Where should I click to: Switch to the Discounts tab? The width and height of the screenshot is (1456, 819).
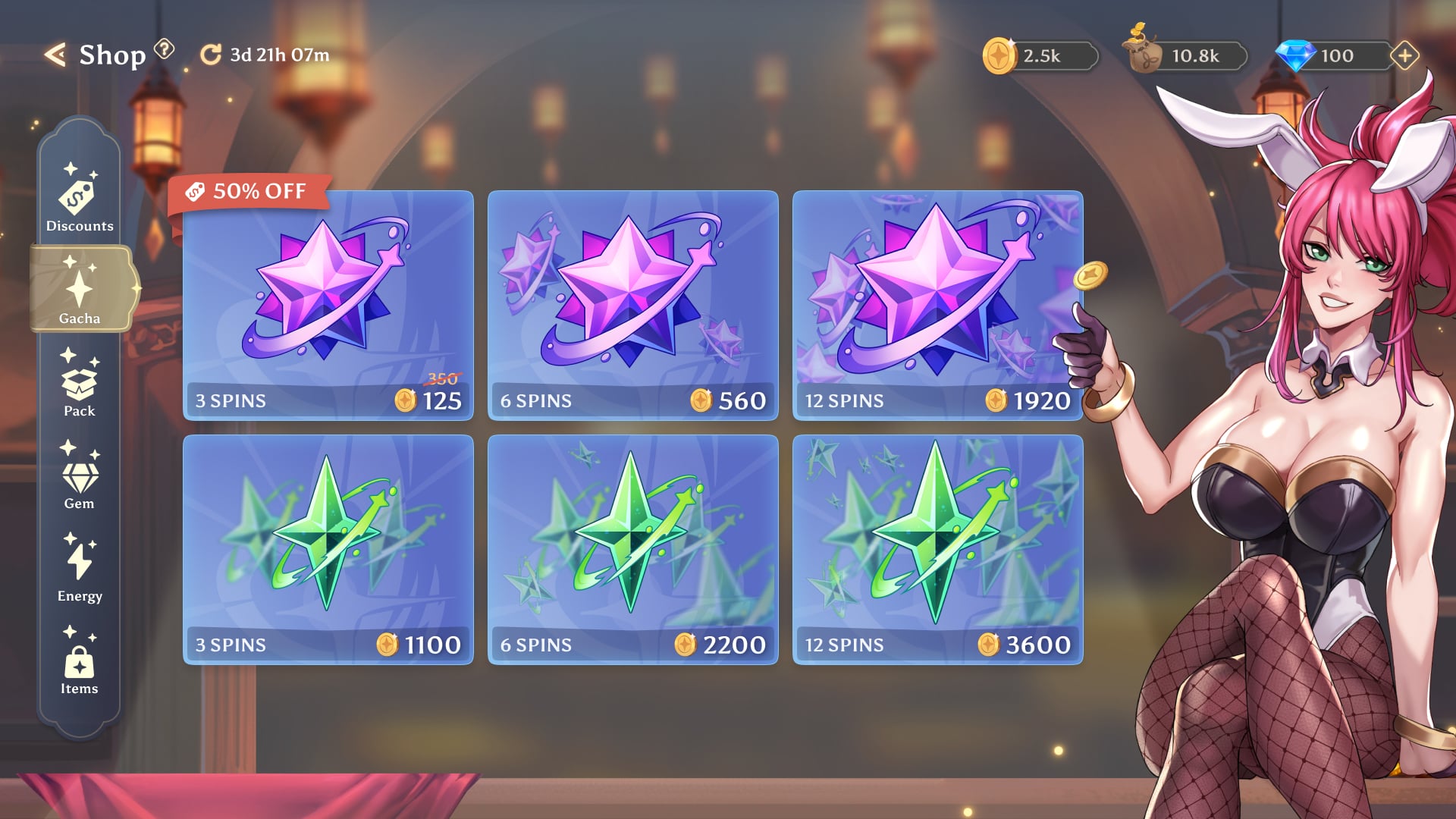[x=80, y=197]
